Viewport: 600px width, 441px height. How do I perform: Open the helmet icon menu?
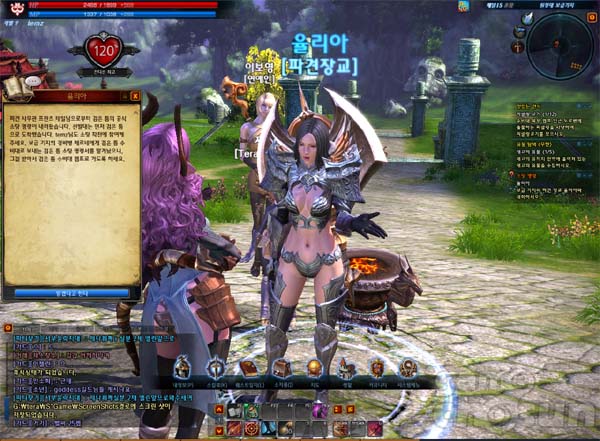pyautogui.click(x=183, y=367)
